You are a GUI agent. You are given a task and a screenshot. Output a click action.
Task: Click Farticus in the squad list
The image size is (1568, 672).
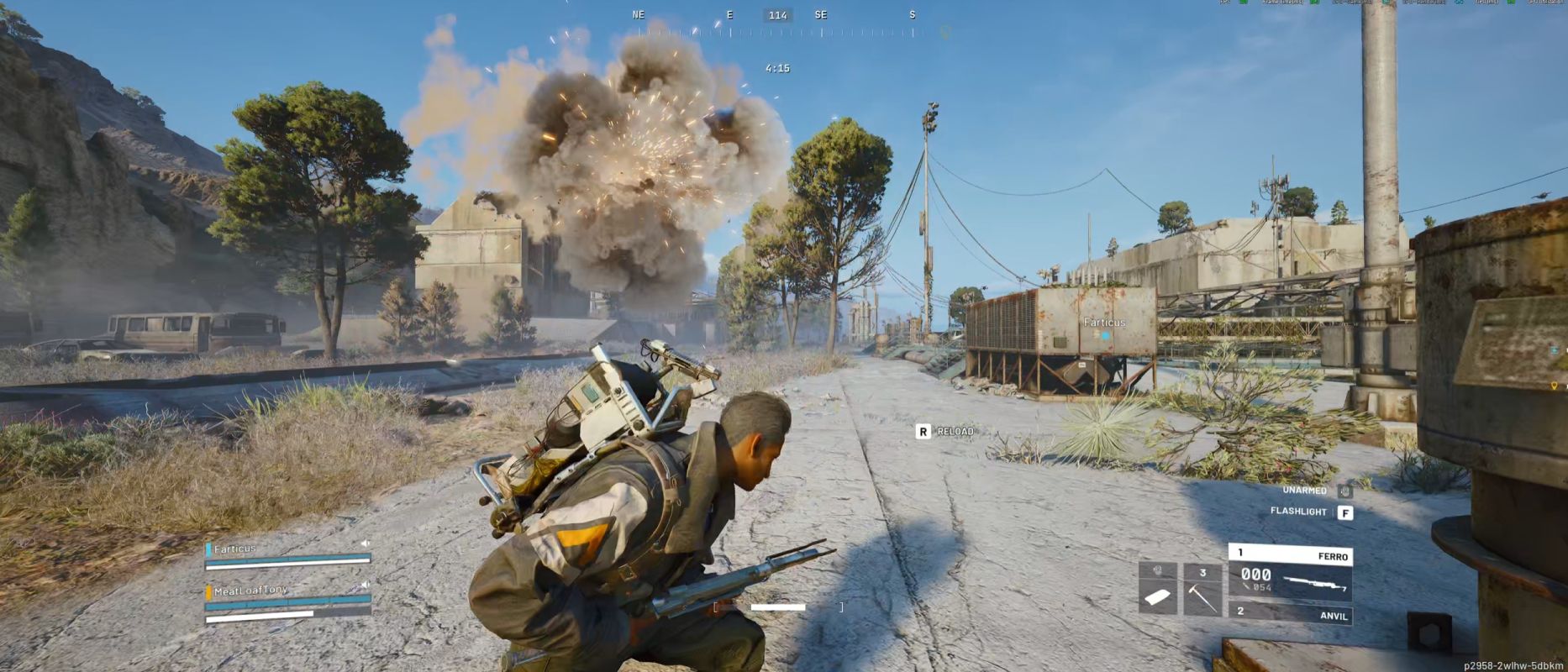click(235, 549)
